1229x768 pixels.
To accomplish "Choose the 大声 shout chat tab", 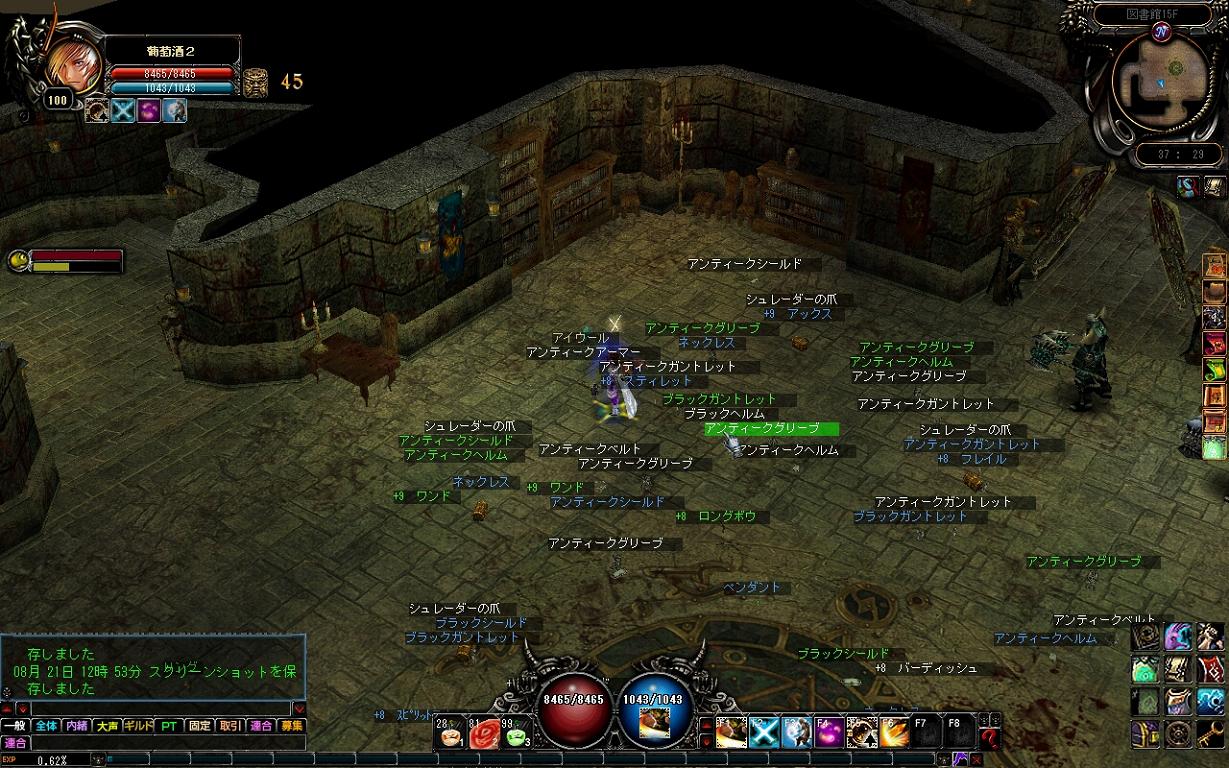I will coord(108,726).
